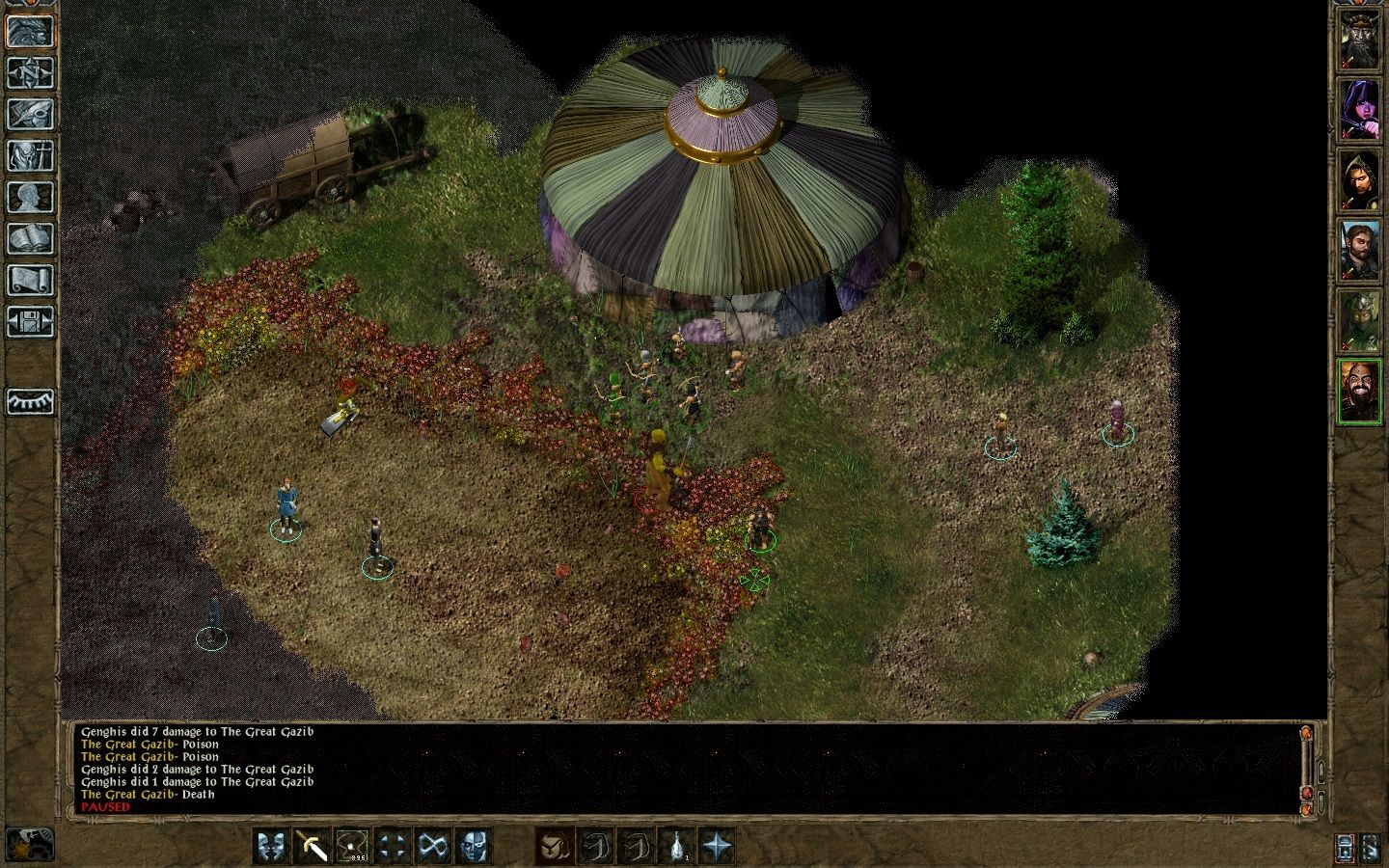Open the inventory screen button
Viewport: 1389px width, 868px height.
(30, 155)
